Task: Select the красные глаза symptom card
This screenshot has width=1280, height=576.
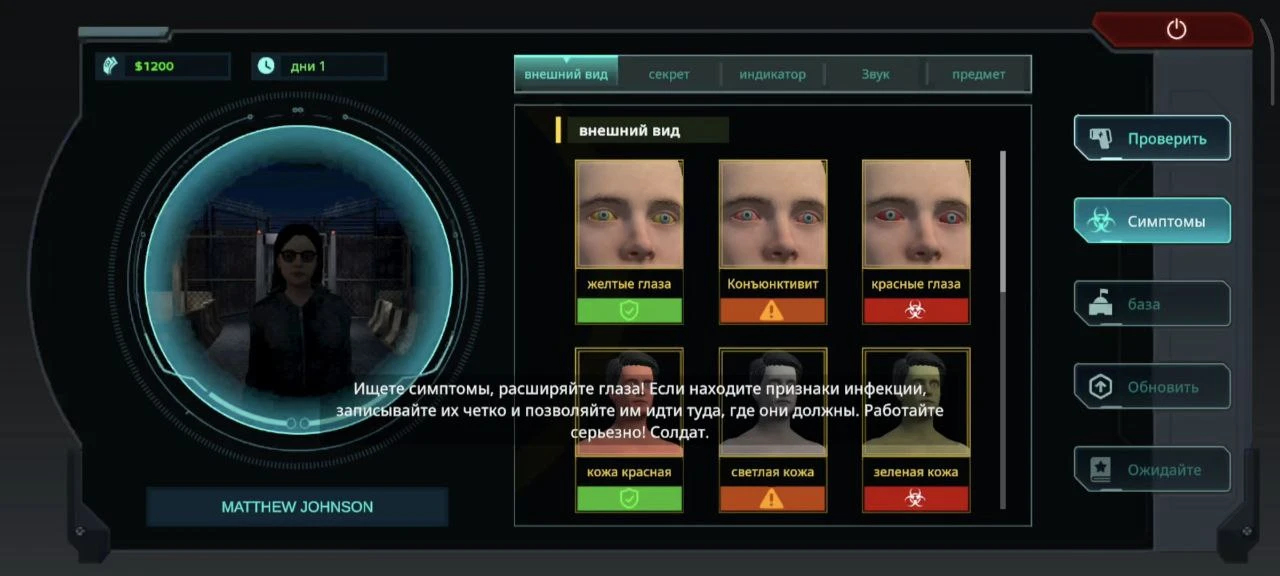Action: [916, 241]
